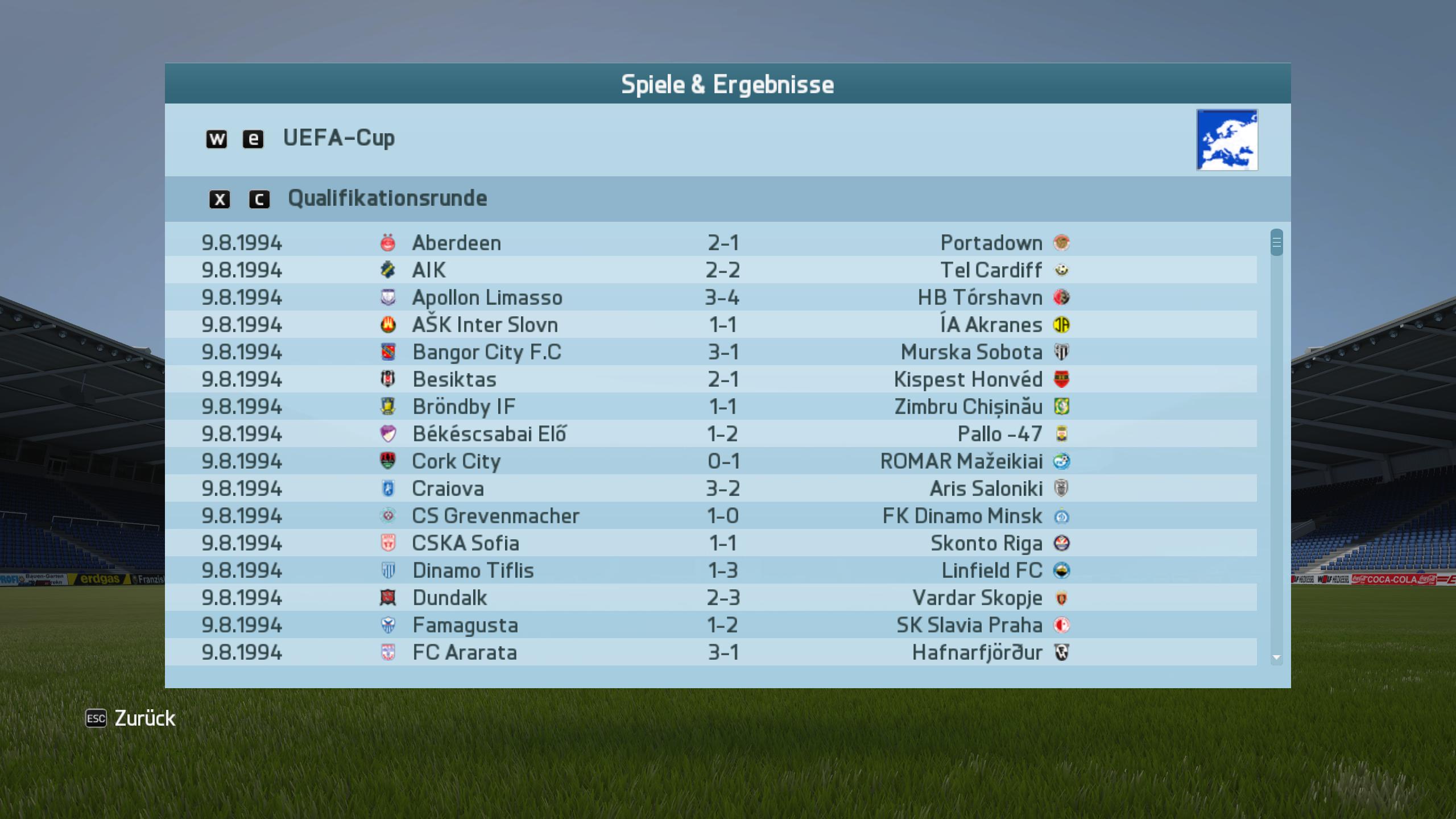Open Békéscsabai Elő vs Pallo -47 match

click(711, 434)
